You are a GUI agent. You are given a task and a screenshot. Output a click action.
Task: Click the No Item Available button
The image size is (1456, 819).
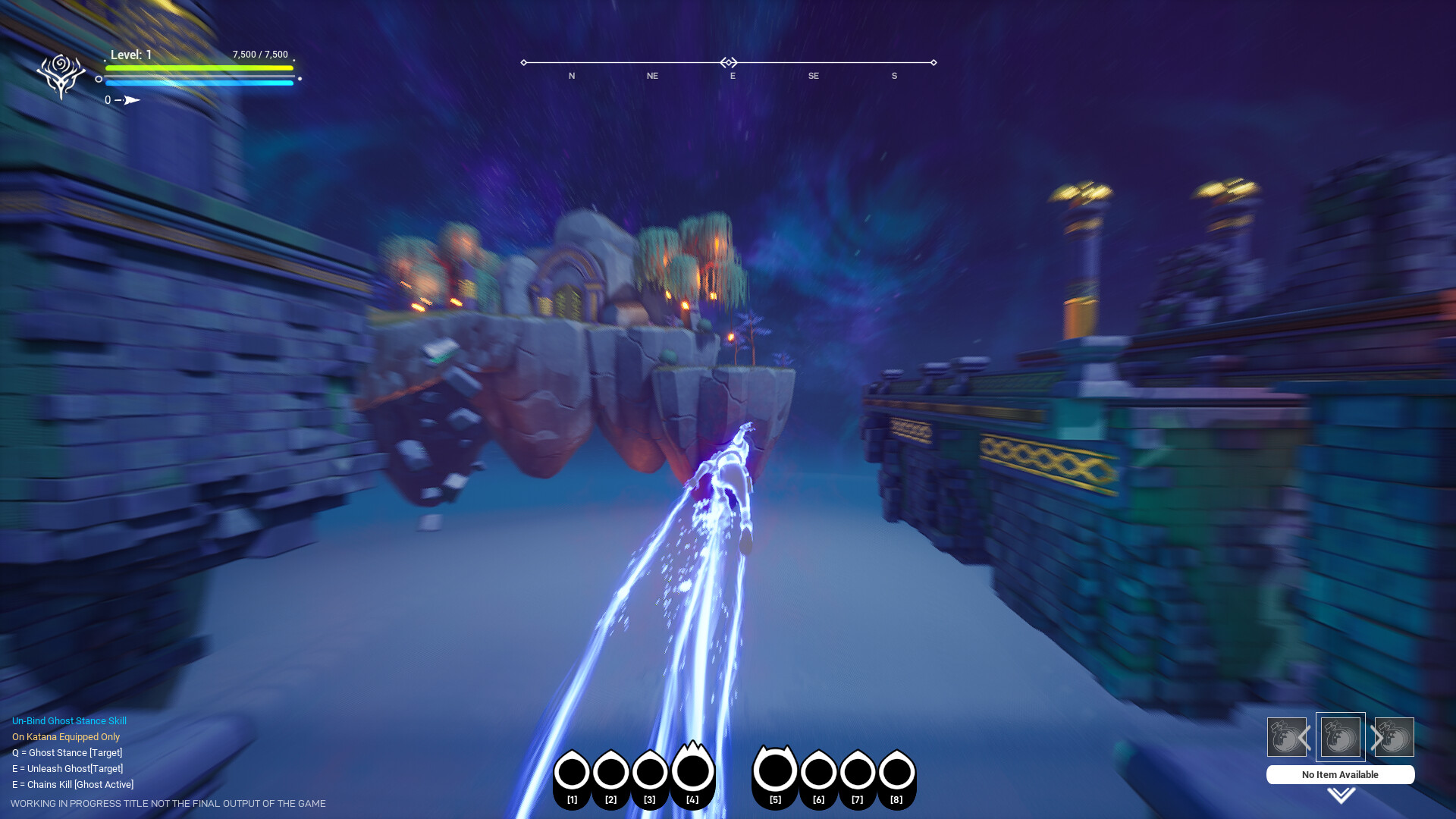(x=1339, y=774)
